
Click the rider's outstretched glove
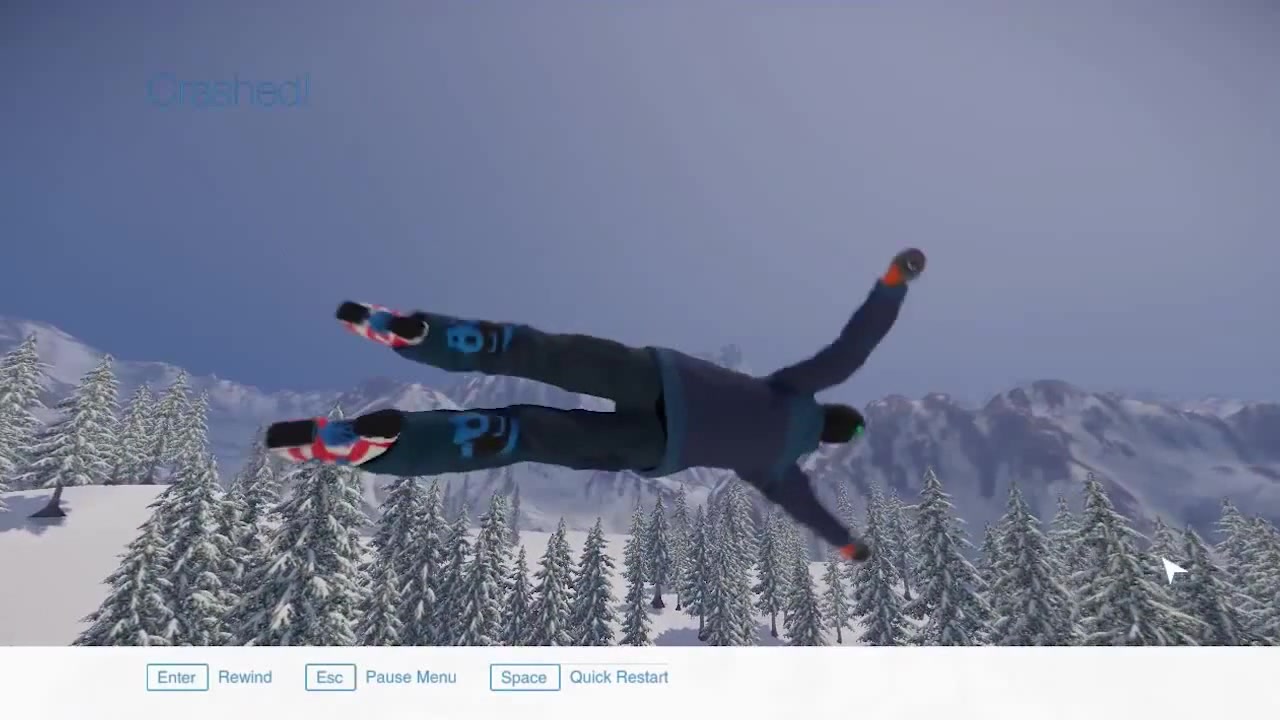point(908,263)
